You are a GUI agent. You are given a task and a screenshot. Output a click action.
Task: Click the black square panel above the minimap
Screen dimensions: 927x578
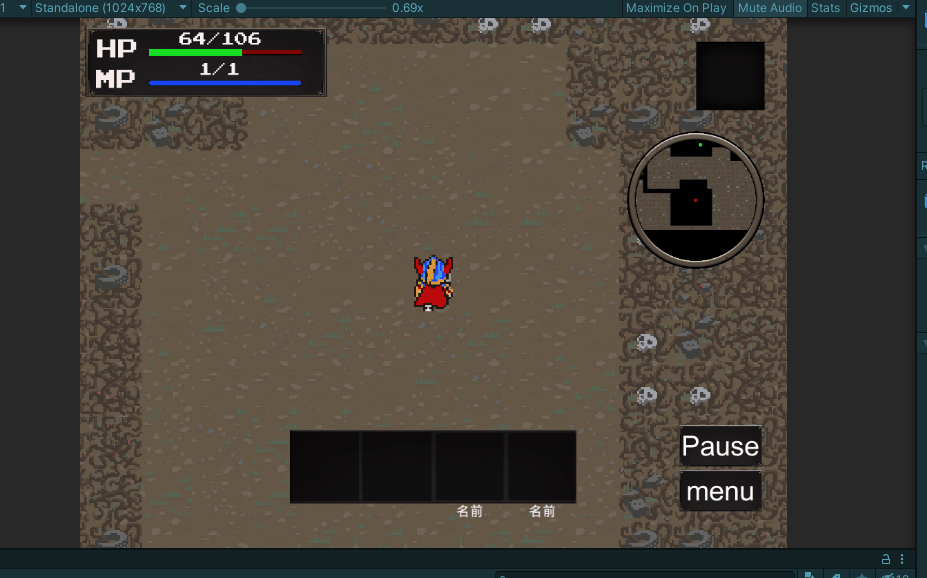tap(730, 75)
